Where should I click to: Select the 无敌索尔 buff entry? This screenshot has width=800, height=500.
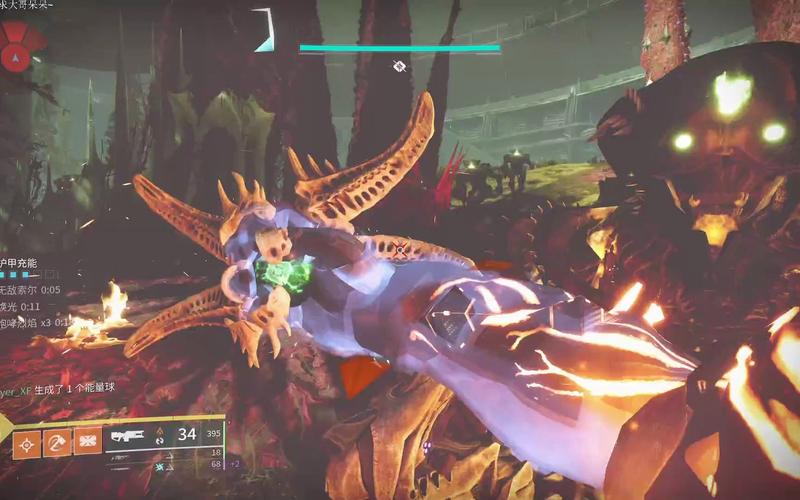click(30, 290)
